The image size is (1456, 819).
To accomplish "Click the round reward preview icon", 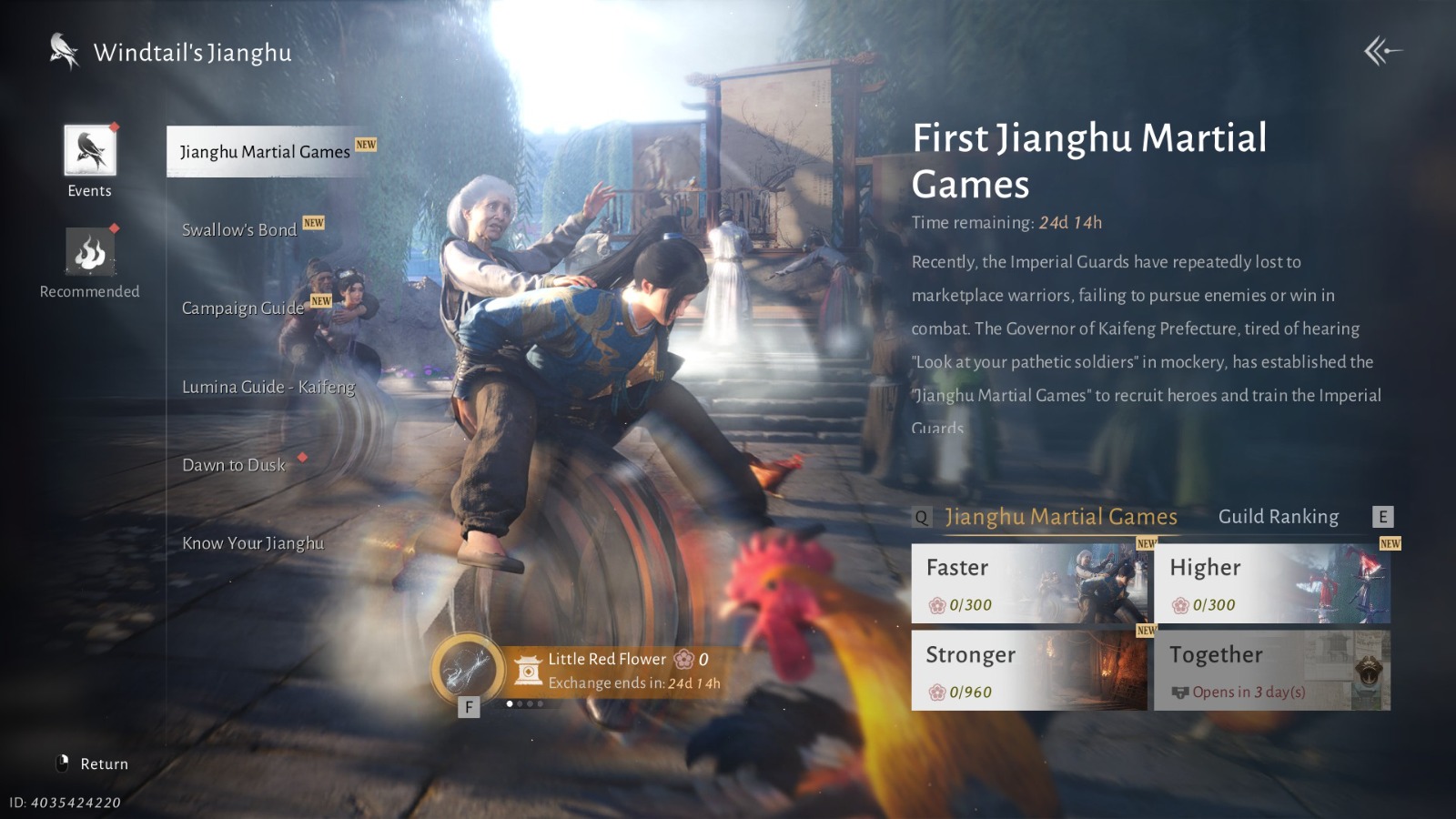I will click(x=468, y=669).
